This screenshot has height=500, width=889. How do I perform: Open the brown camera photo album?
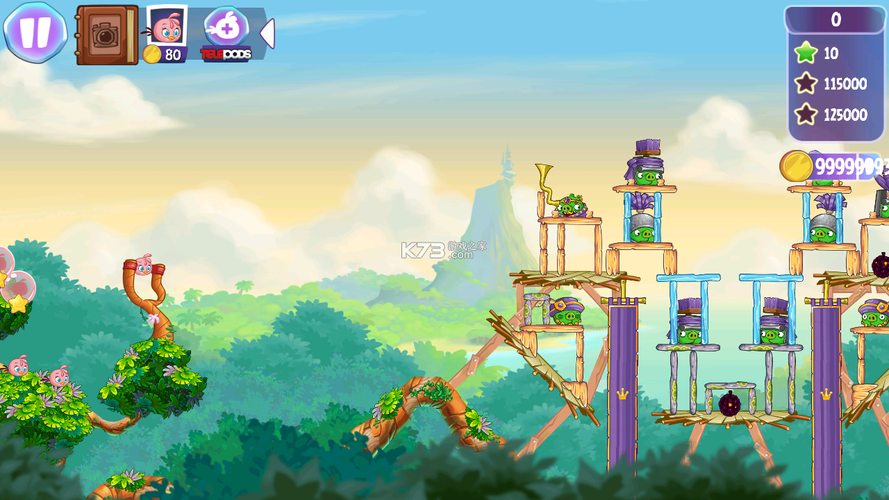coord(107,34)
